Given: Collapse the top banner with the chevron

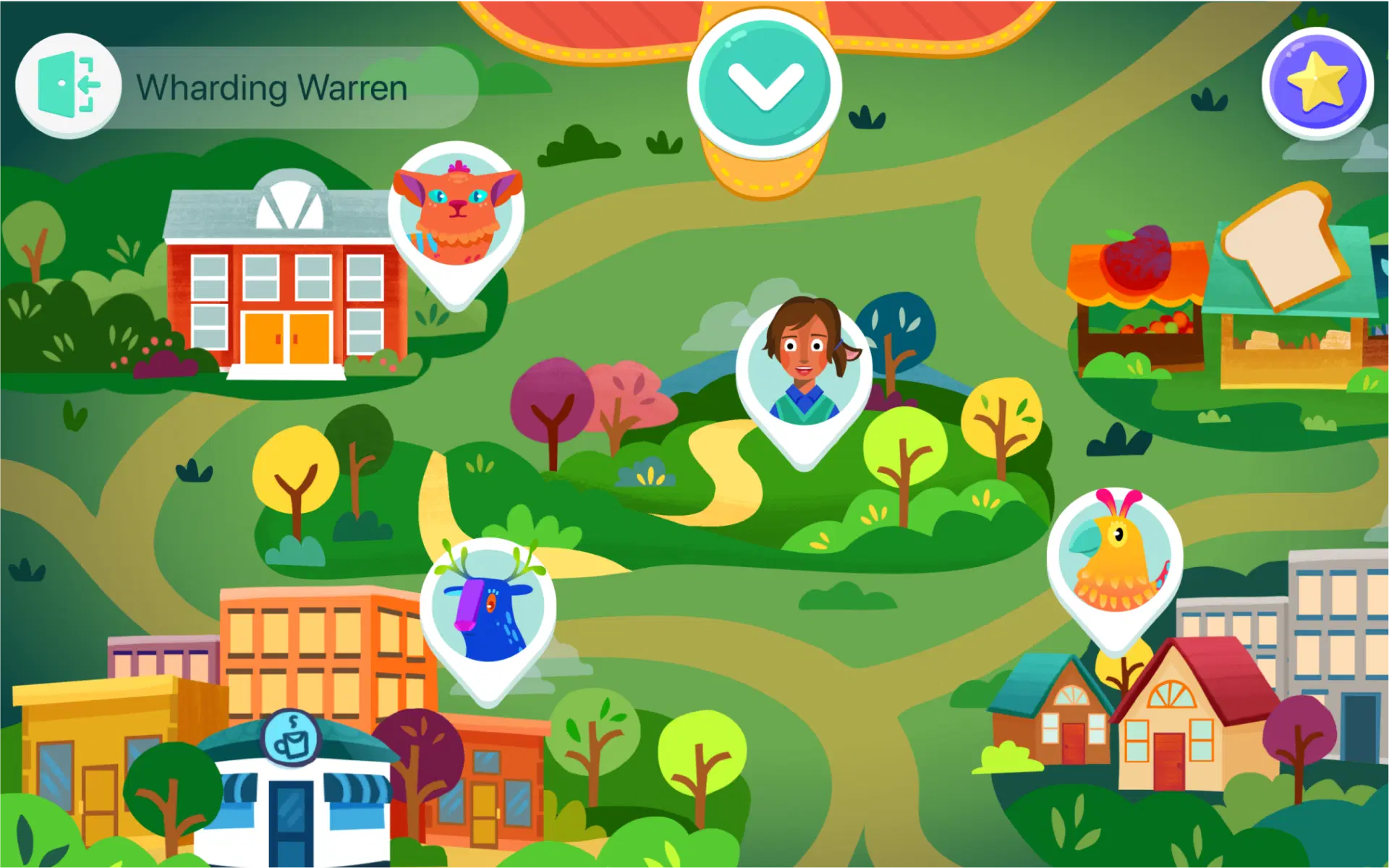Looking at the screenshot, I should tap(767, 80).
